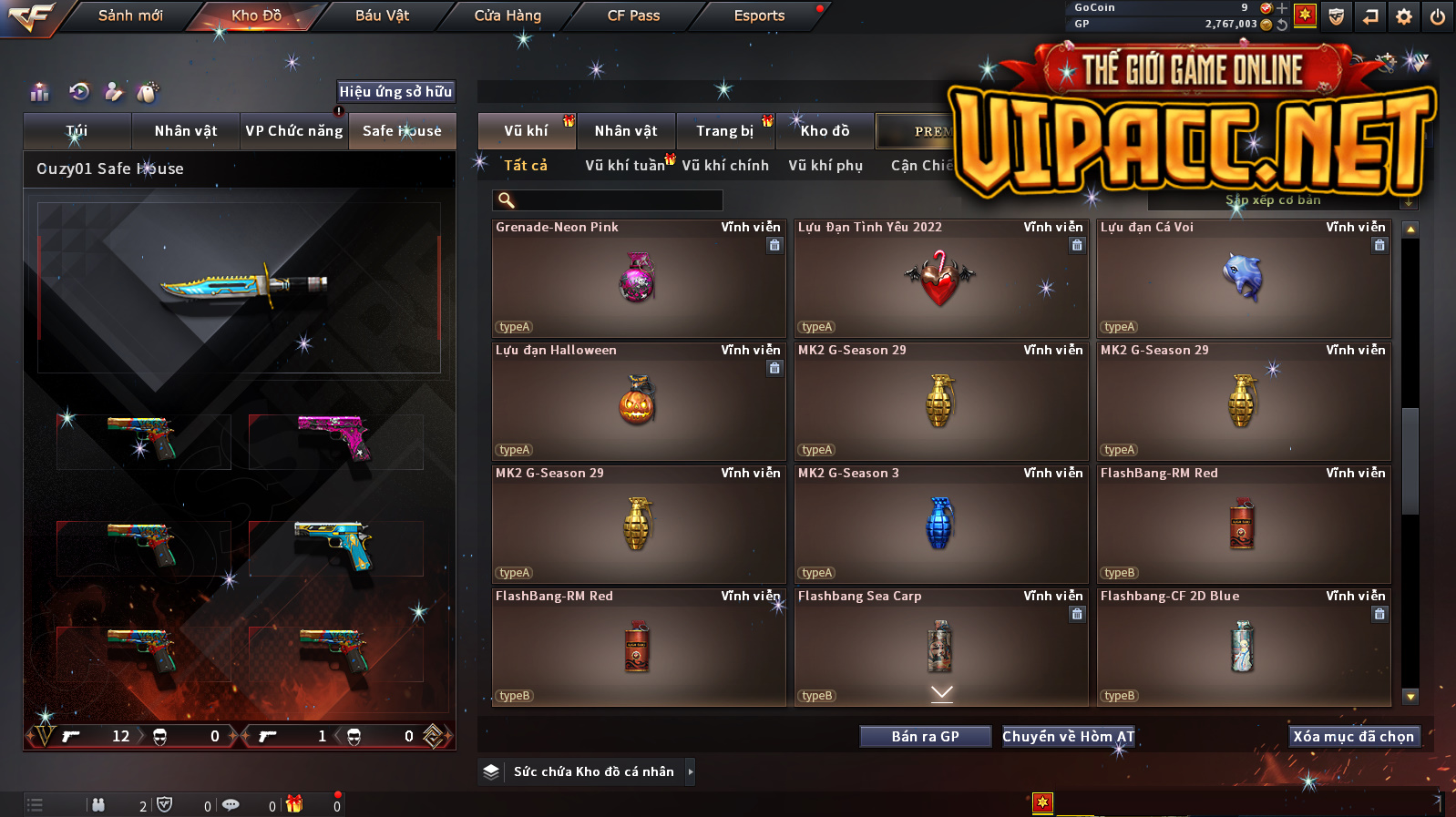The image size is (1456, 817).
Task: Filter by Vũ khí chính
Action: pyautogui.click(x=725, y=166)
